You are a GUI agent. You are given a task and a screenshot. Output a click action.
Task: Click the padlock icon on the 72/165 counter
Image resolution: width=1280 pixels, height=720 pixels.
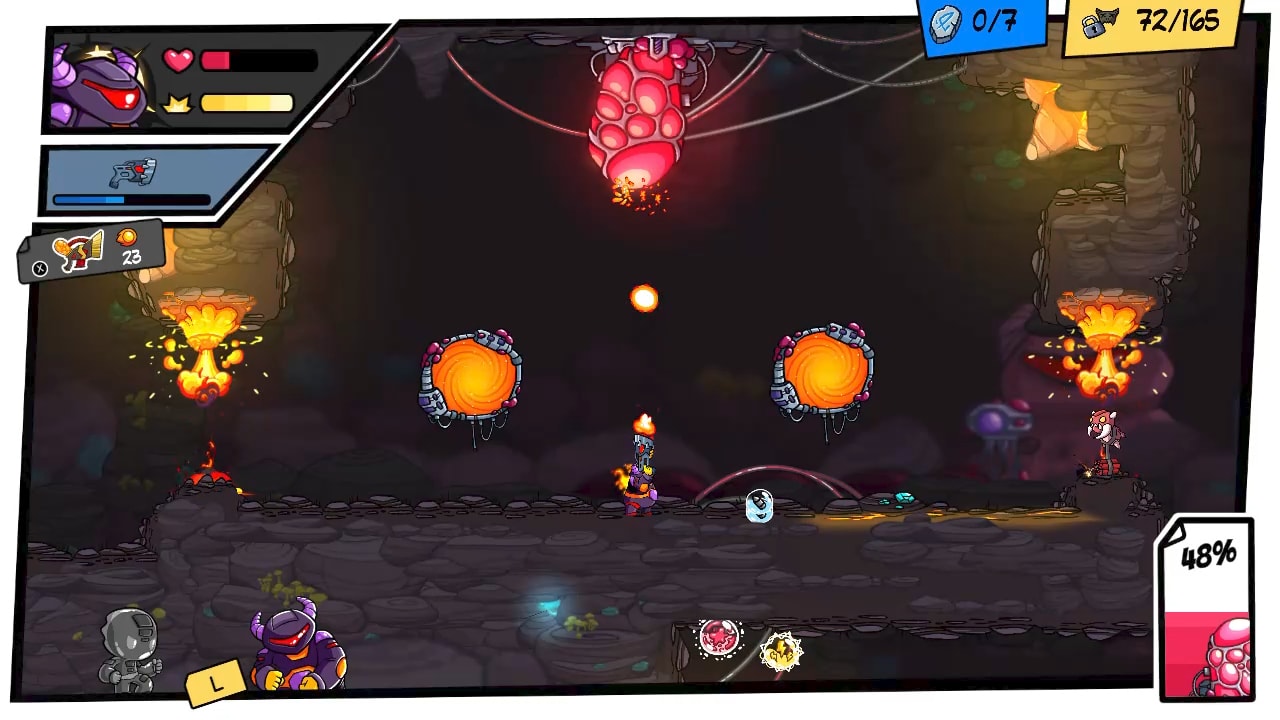(1093, 28)
